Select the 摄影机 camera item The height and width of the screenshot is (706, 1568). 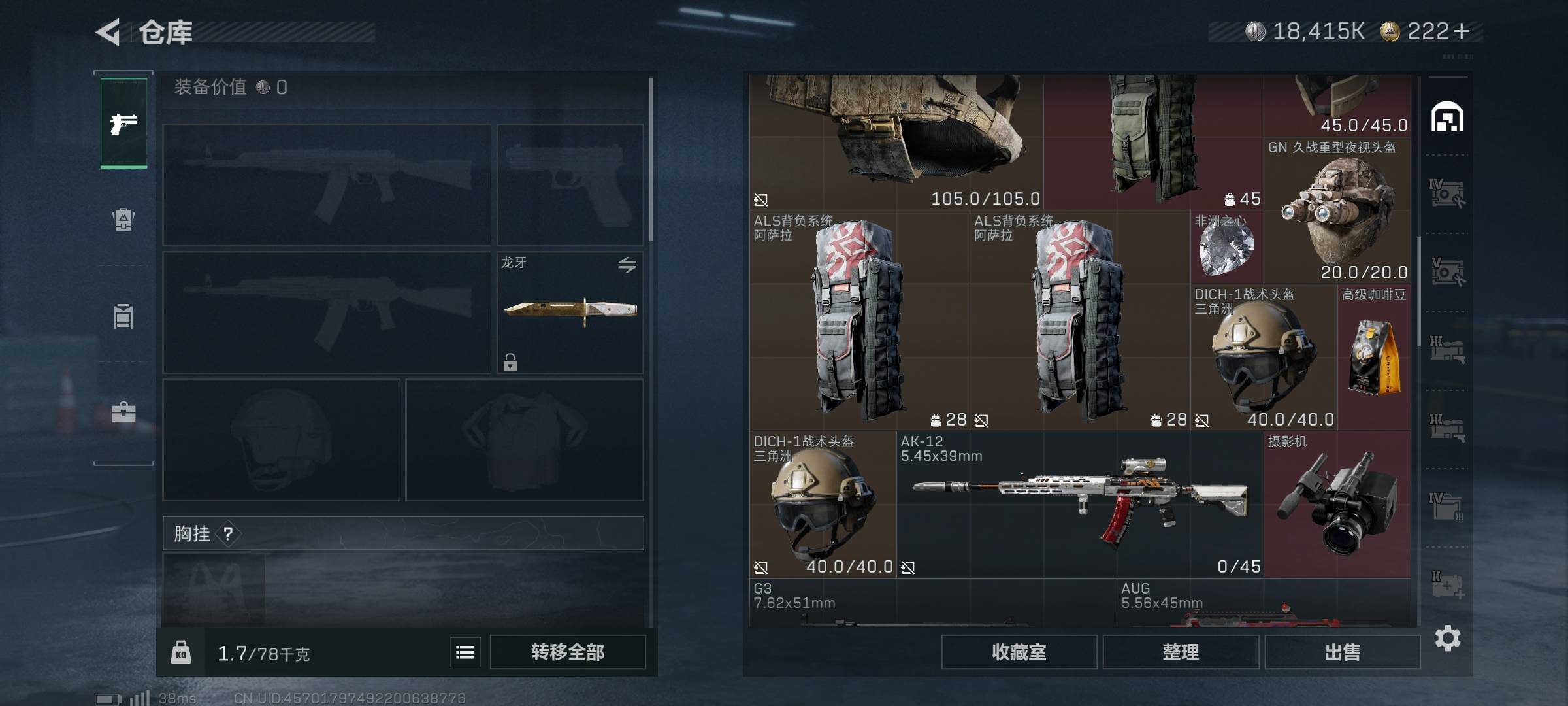coord(1337,505)
